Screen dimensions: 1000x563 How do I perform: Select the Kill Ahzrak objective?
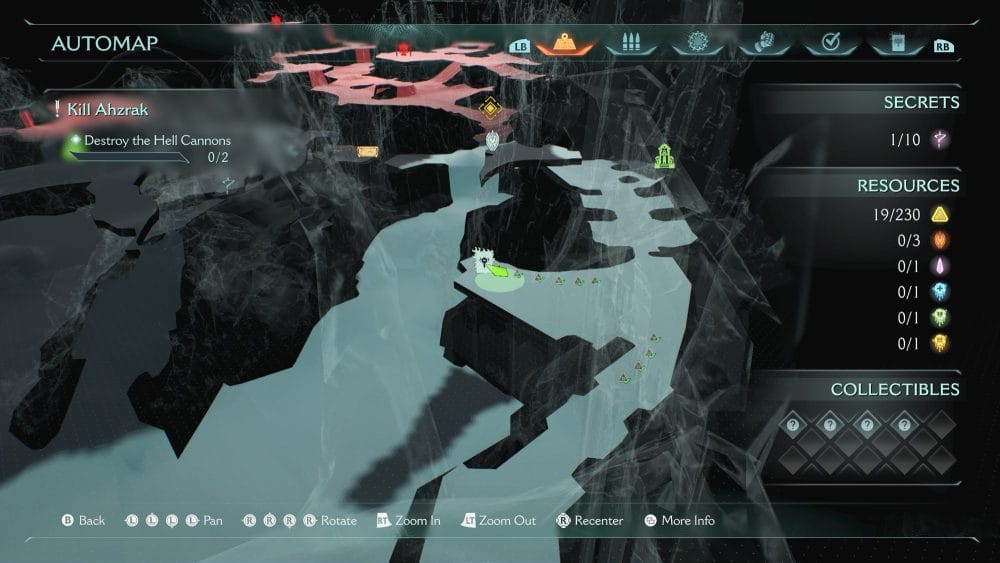[x=108, y=109]
